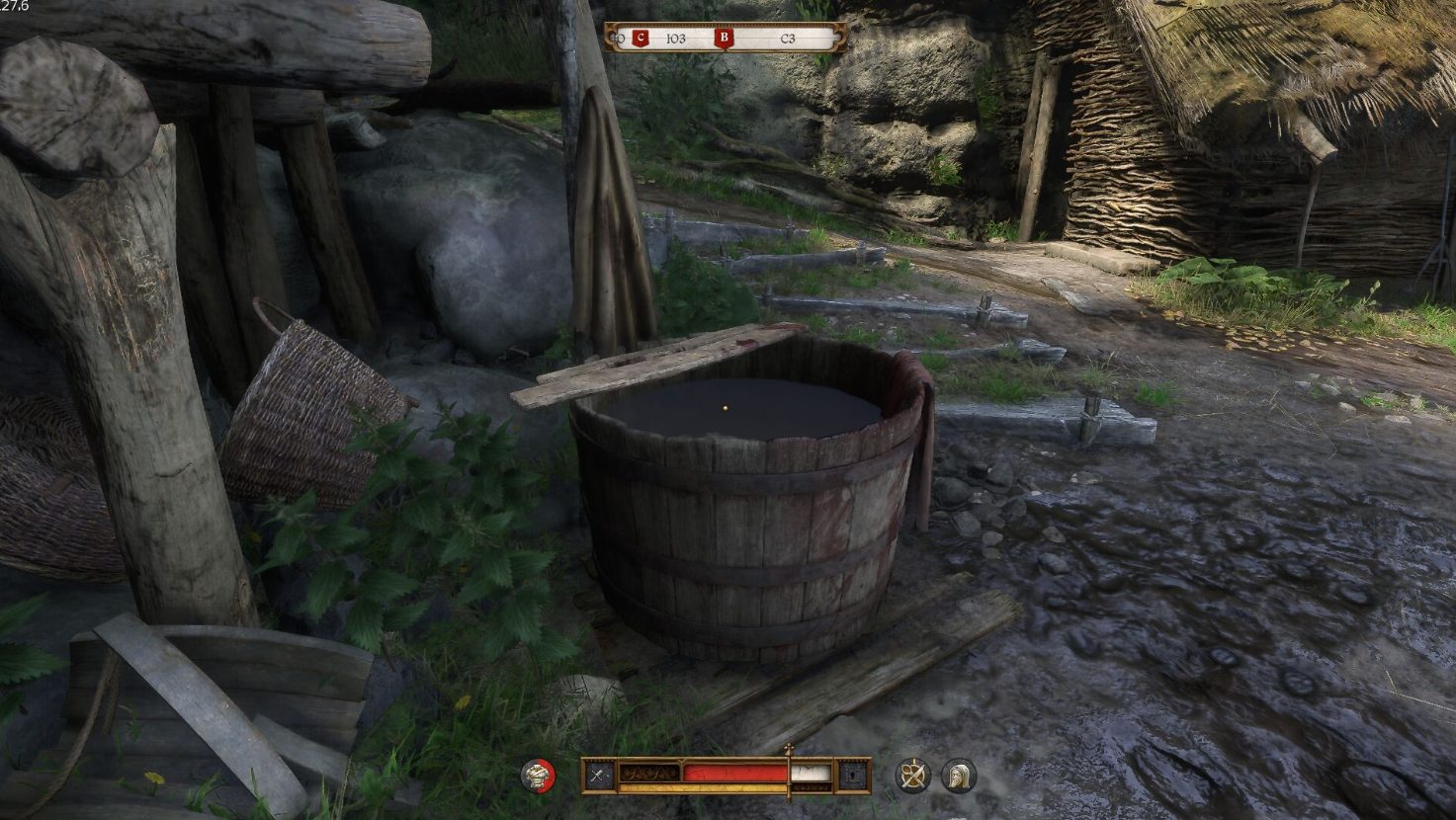Click the red B quest marker on compass
The image size is (1456, 820).
pyautogui.click(x=725, y=39)
